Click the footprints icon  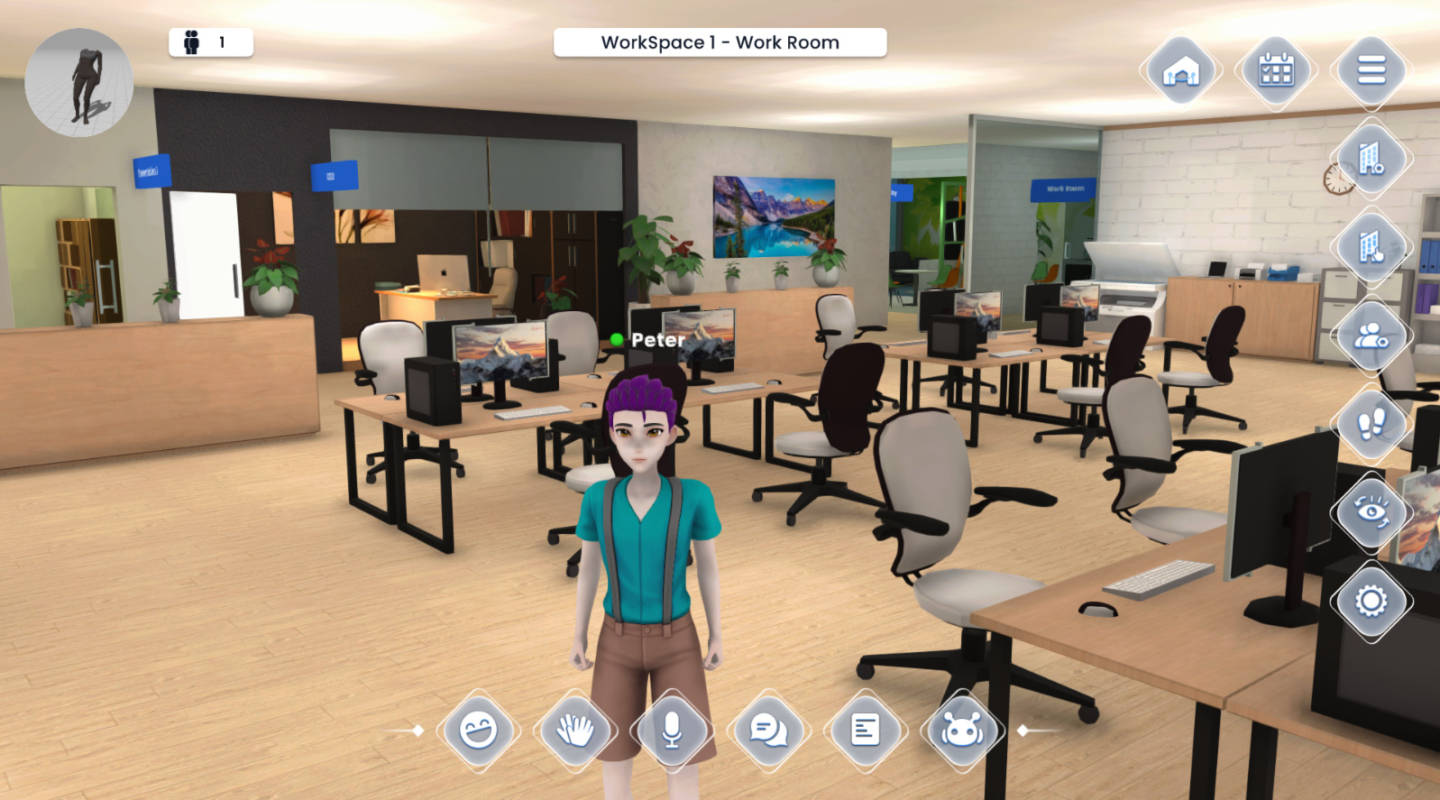click(x=1371, y=424)
